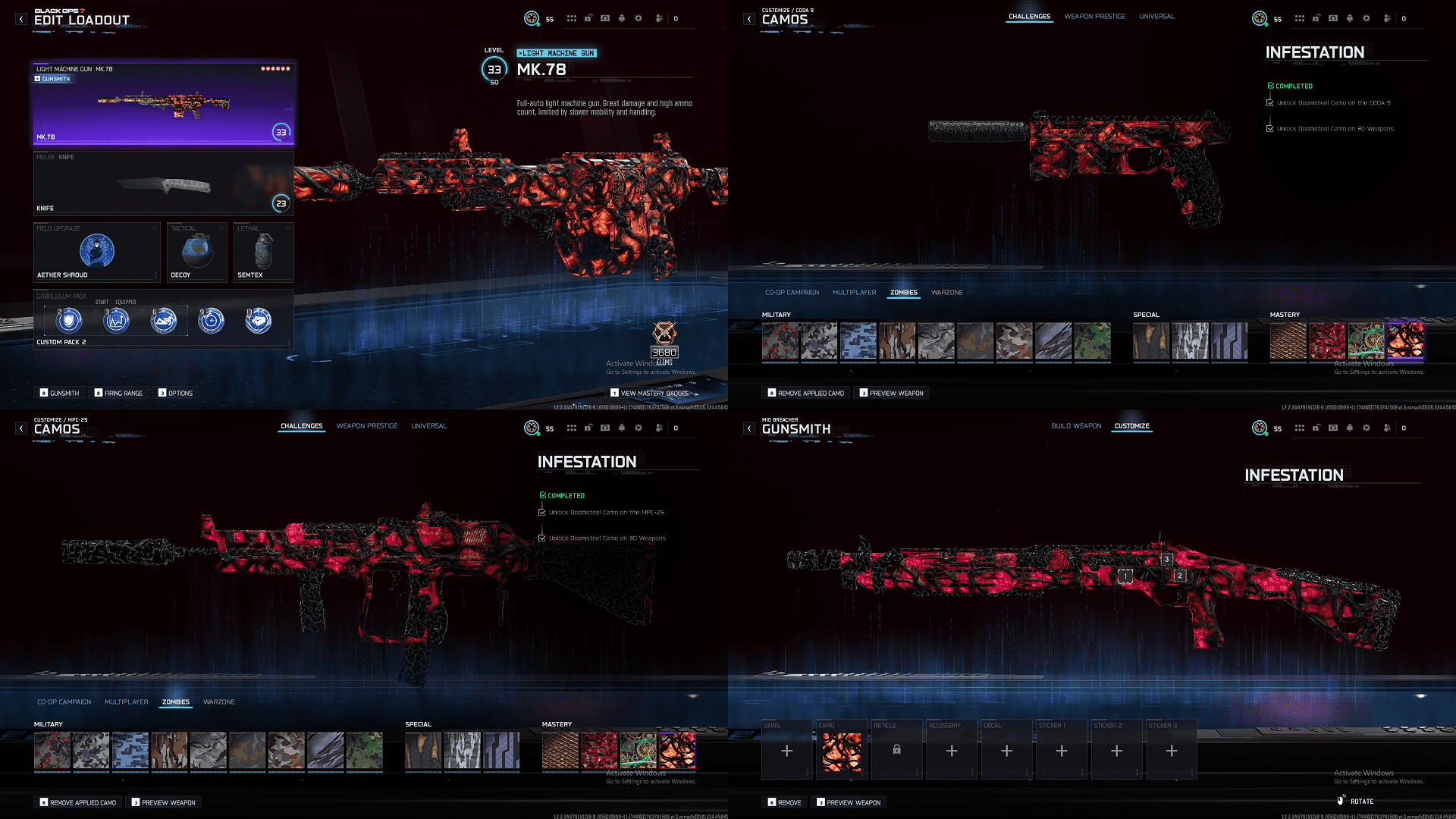Switch to the CUSTOMIZE tab in Gunsmith
The height and width of the screenshot is (819, 1456).
1131,426
